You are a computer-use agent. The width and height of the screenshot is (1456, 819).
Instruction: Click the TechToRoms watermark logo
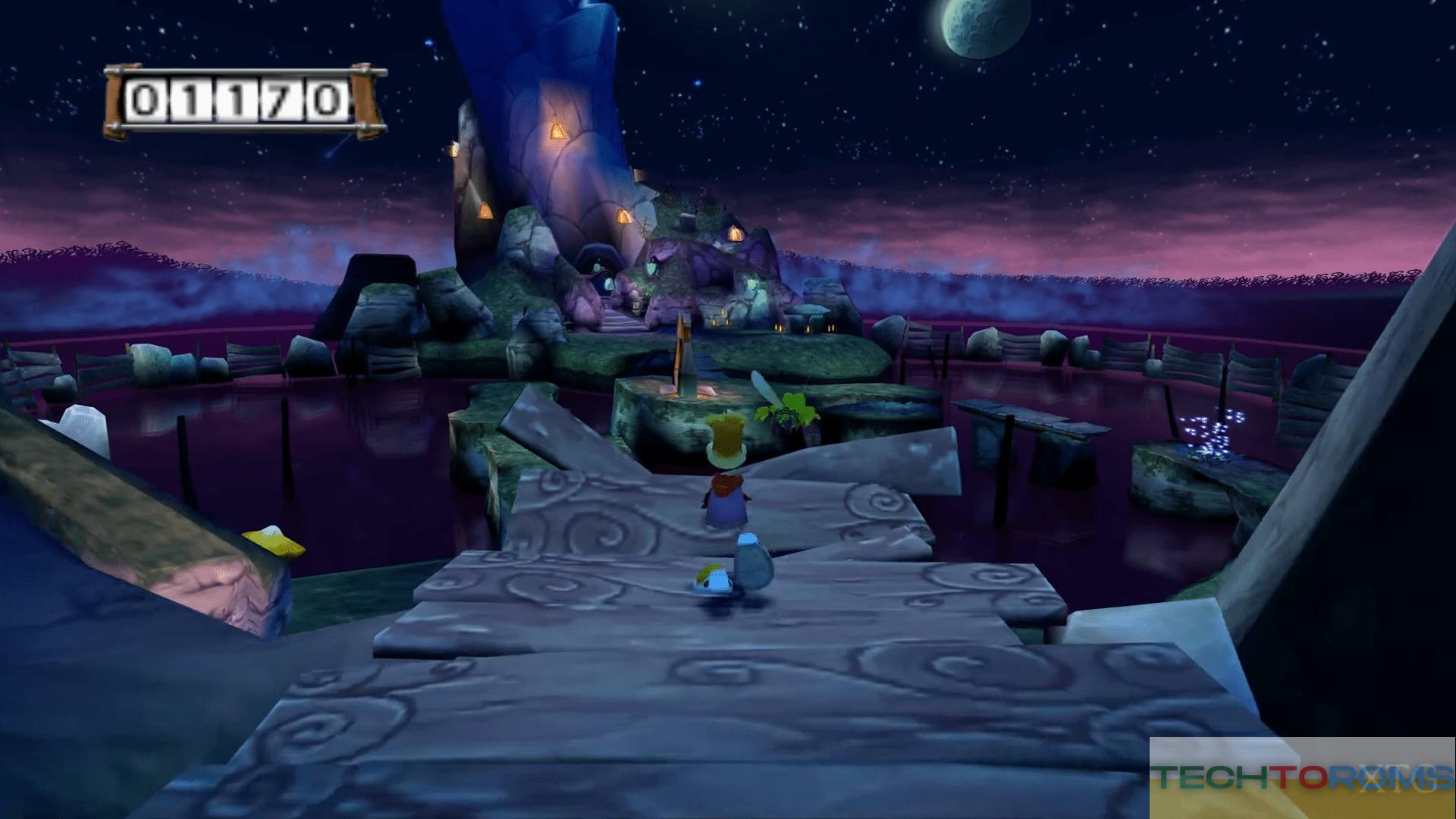point(1302,777)
